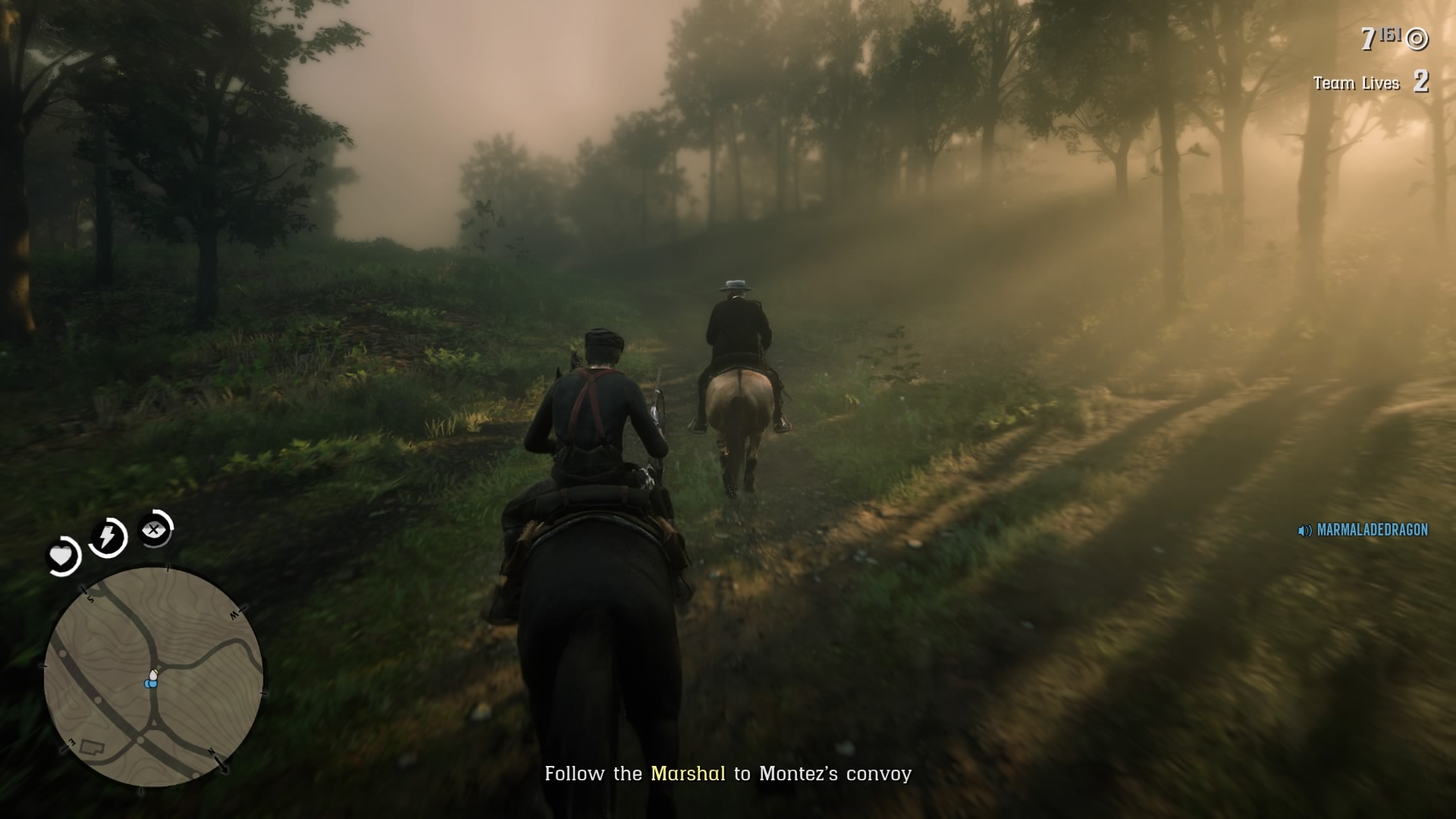Click the heart-shaped health icon
The height and width of the screenshot is (819, 1456).
[x=61, y=557]
